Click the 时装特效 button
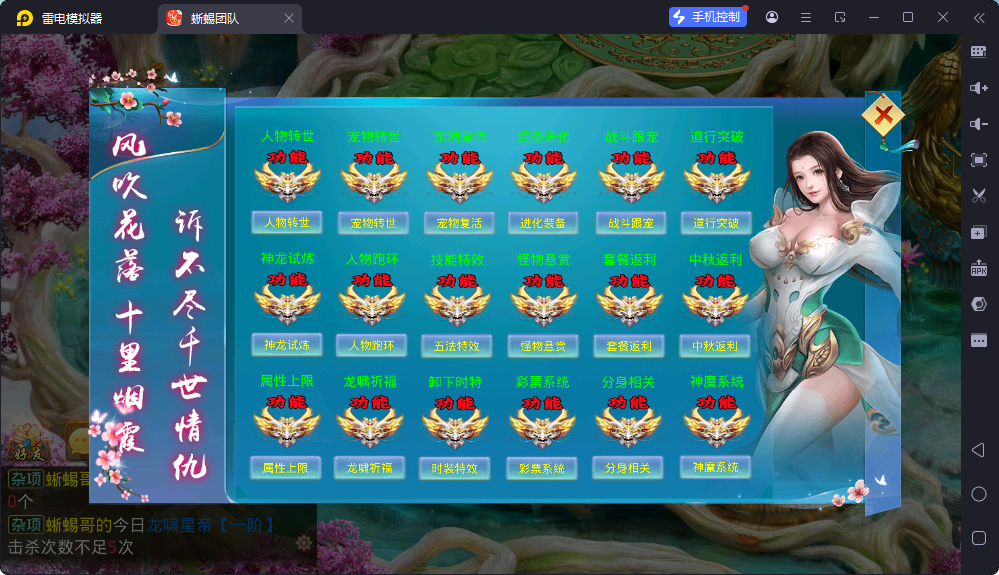999x575 pixels. 455,468
